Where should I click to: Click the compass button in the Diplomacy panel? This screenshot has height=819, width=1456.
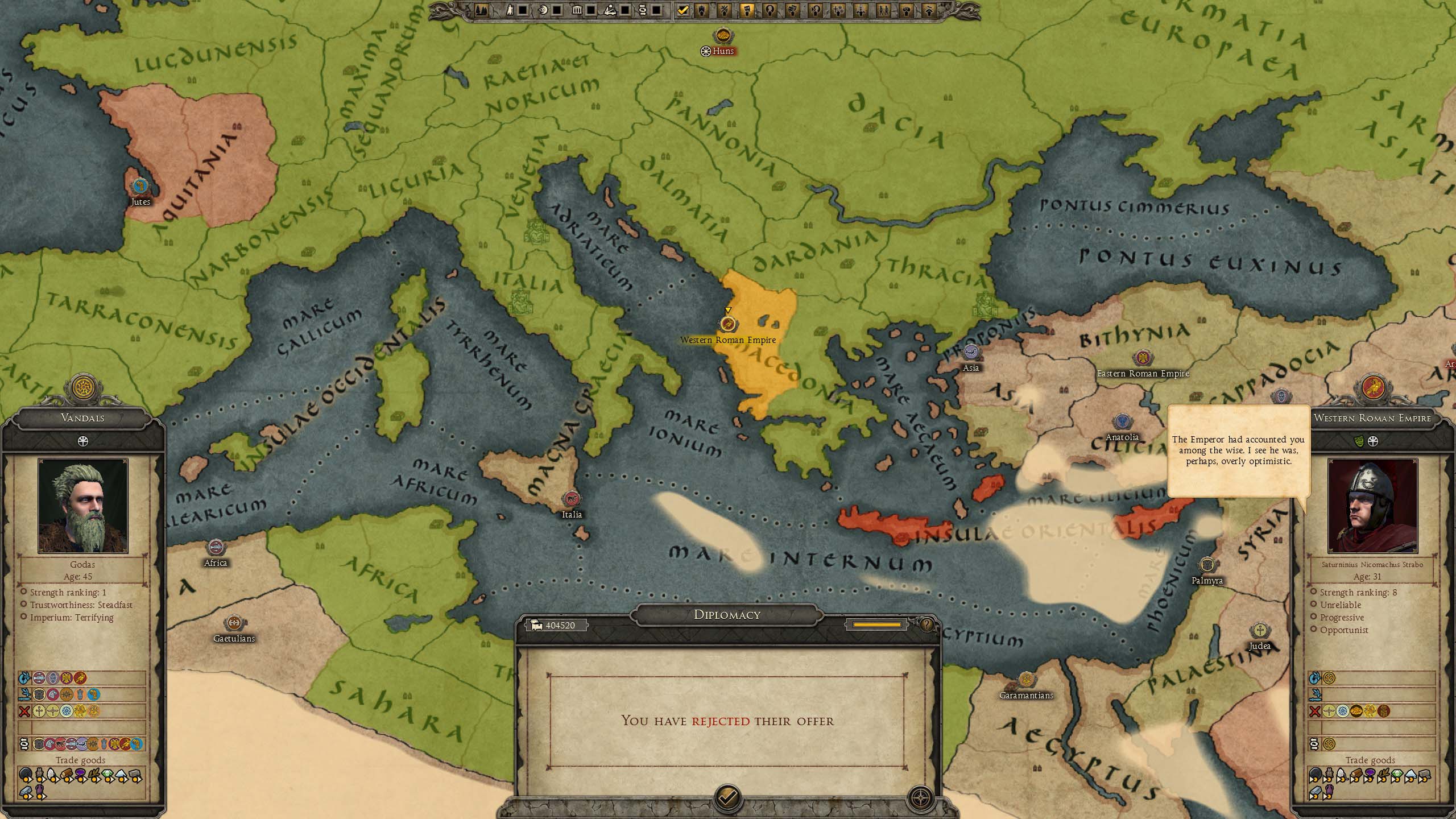click(920, 797)
